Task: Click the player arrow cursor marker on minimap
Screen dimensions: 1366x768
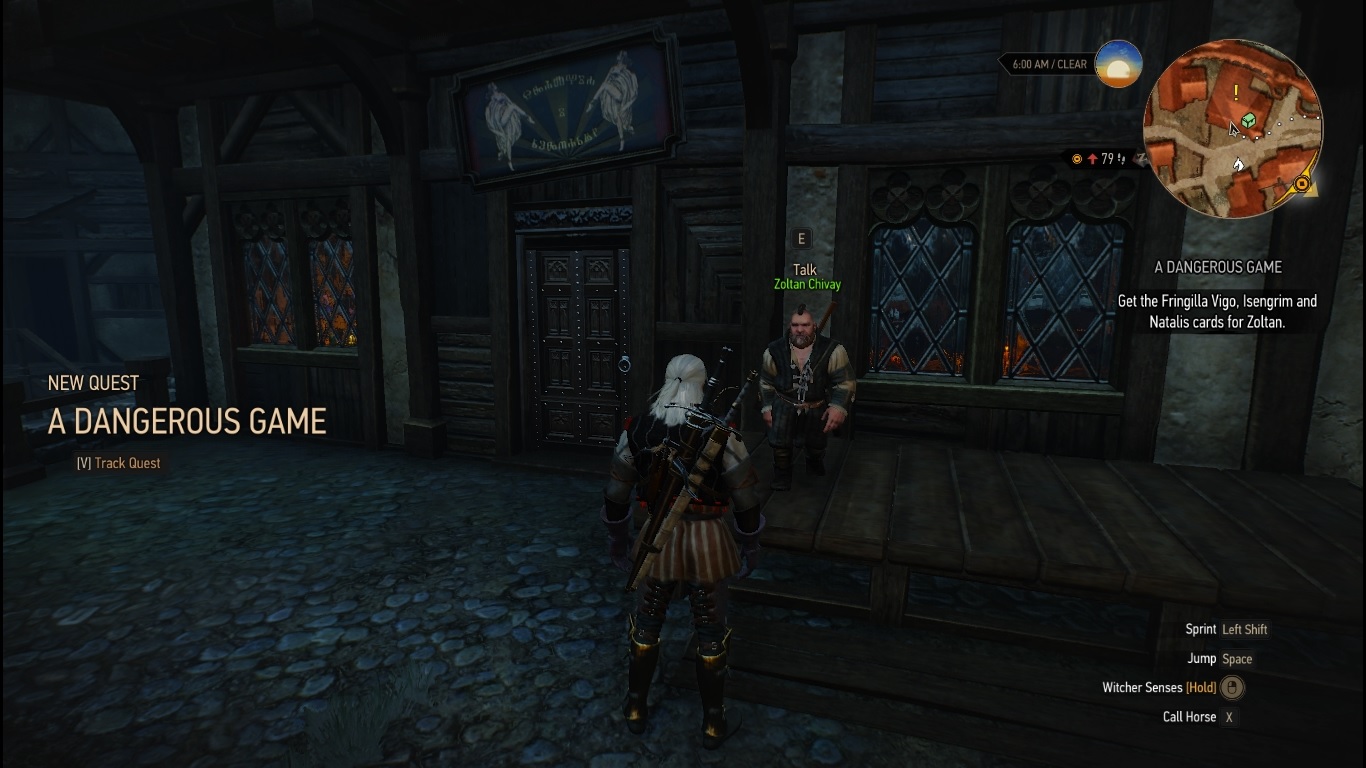Action: click(1232, 129)
